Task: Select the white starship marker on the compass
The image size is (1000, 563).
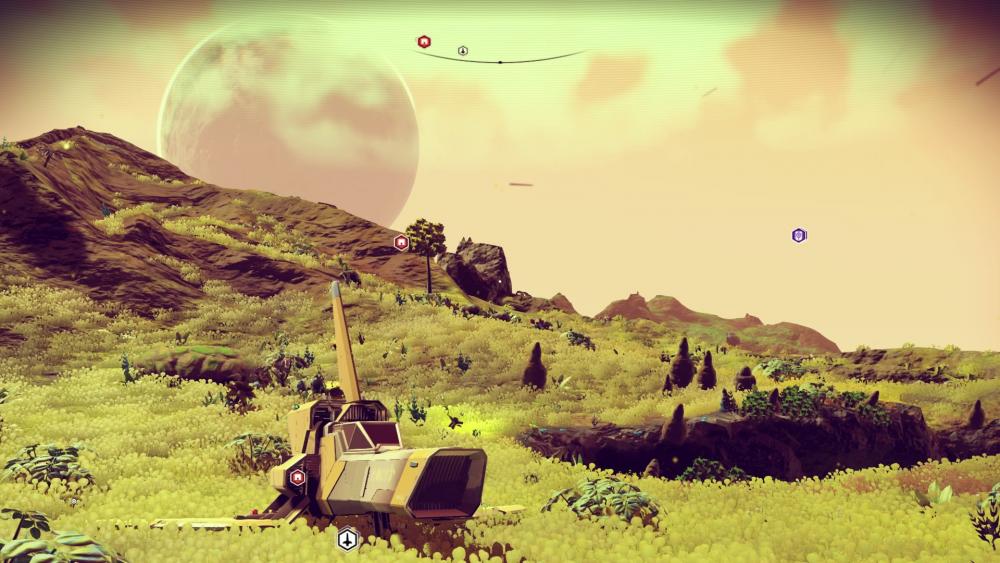Action: click(x=463, y=50)
